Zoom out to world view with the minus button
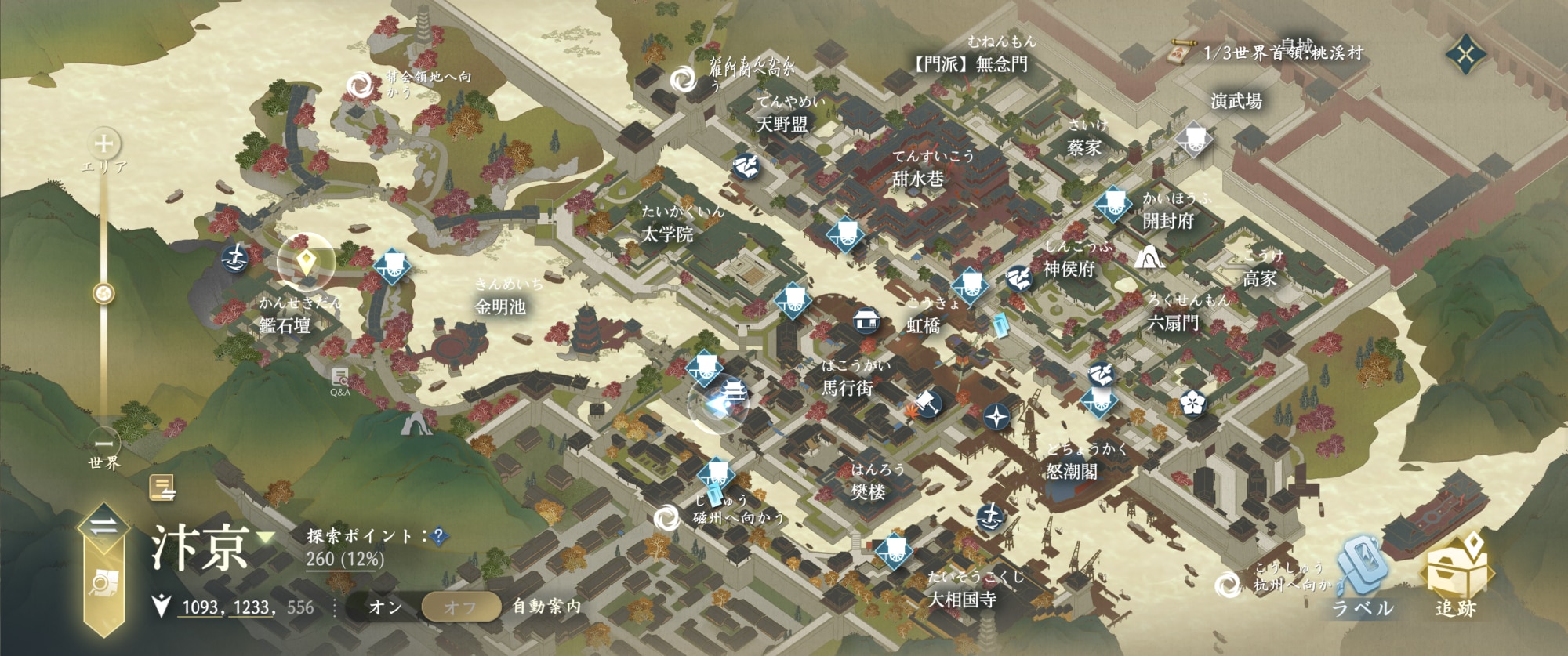Viewport: 1568px width, 656px height. (x=103, y=443)
